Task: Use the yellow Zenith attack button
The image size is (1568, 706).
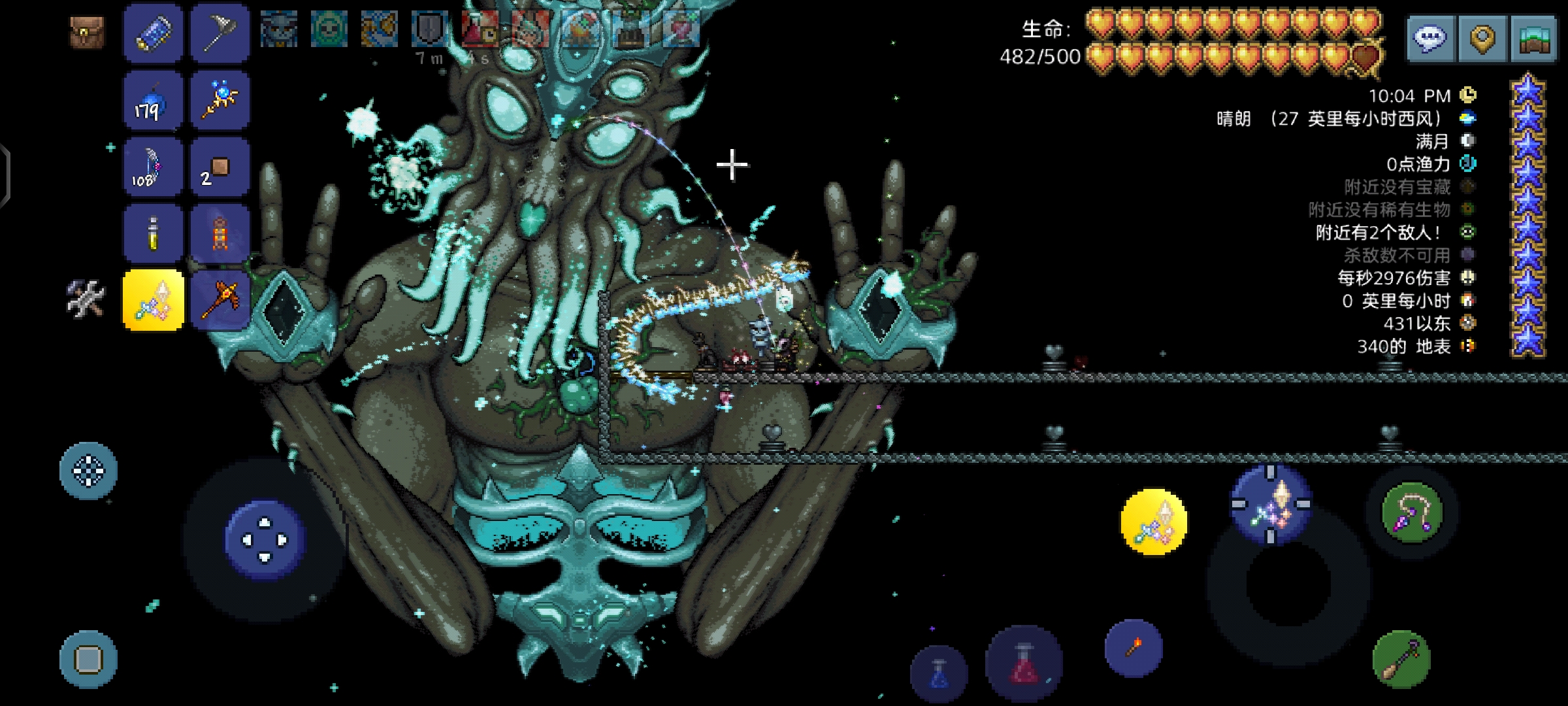Action: pos(1153,522)
